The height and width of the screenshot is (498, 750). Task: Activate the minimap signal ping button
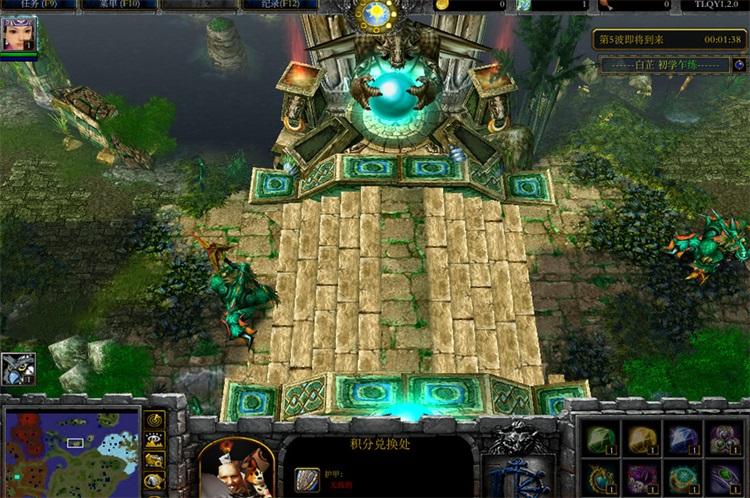155,420
